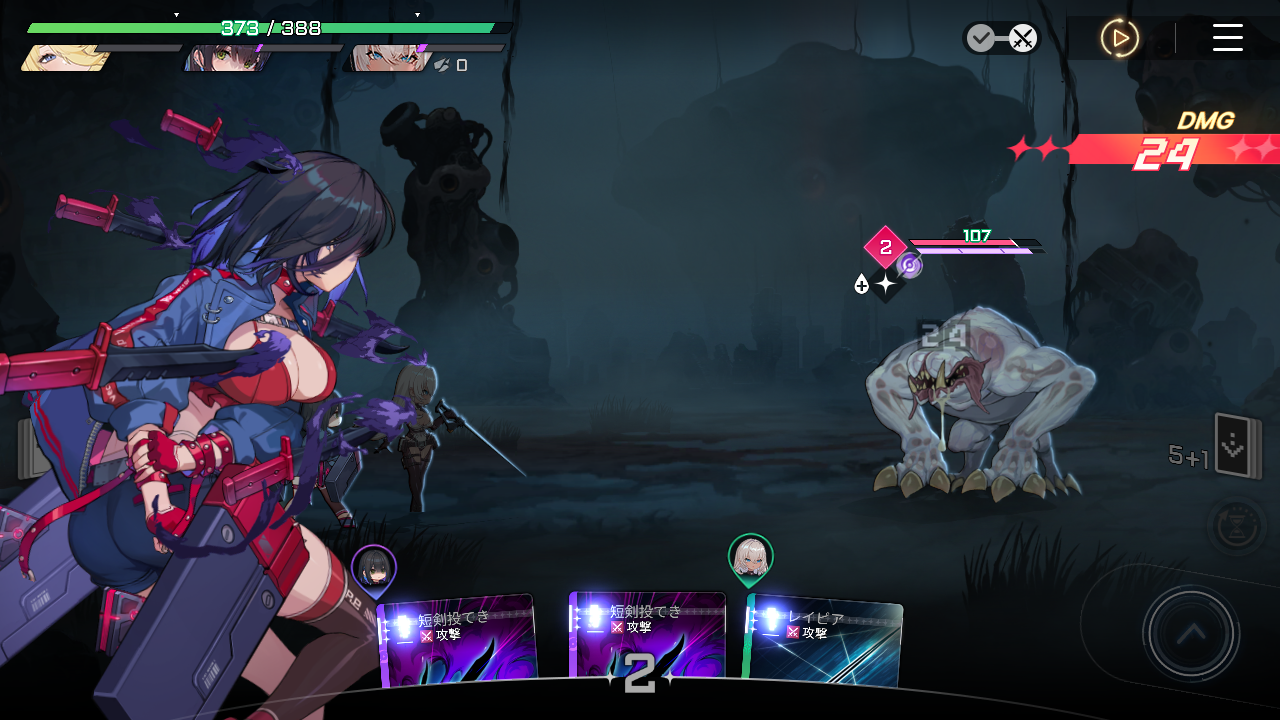The image size is (1280, 720).
Task: Open the draw pile showing 5+1
Action: 1237,447
